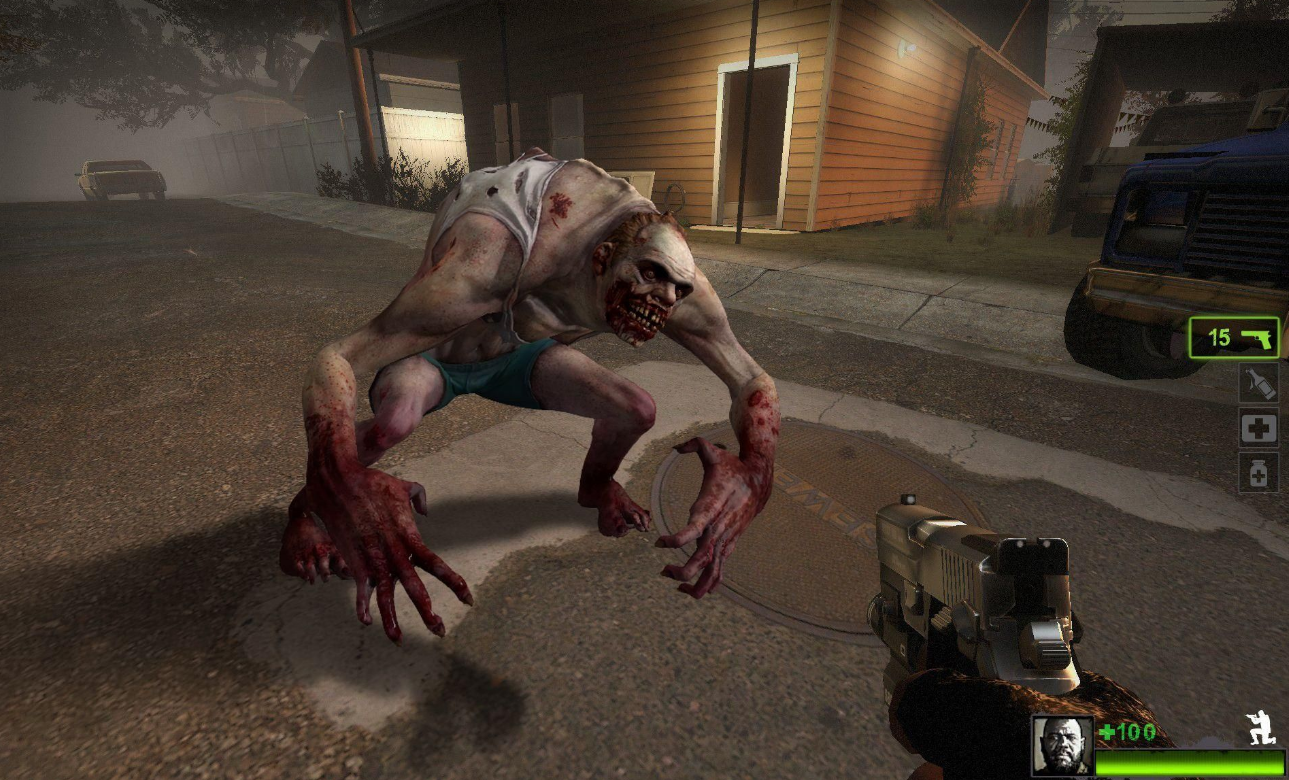1289x780 pixels.
Task: Select the first aid kit slot
Action: (1258, 429)
